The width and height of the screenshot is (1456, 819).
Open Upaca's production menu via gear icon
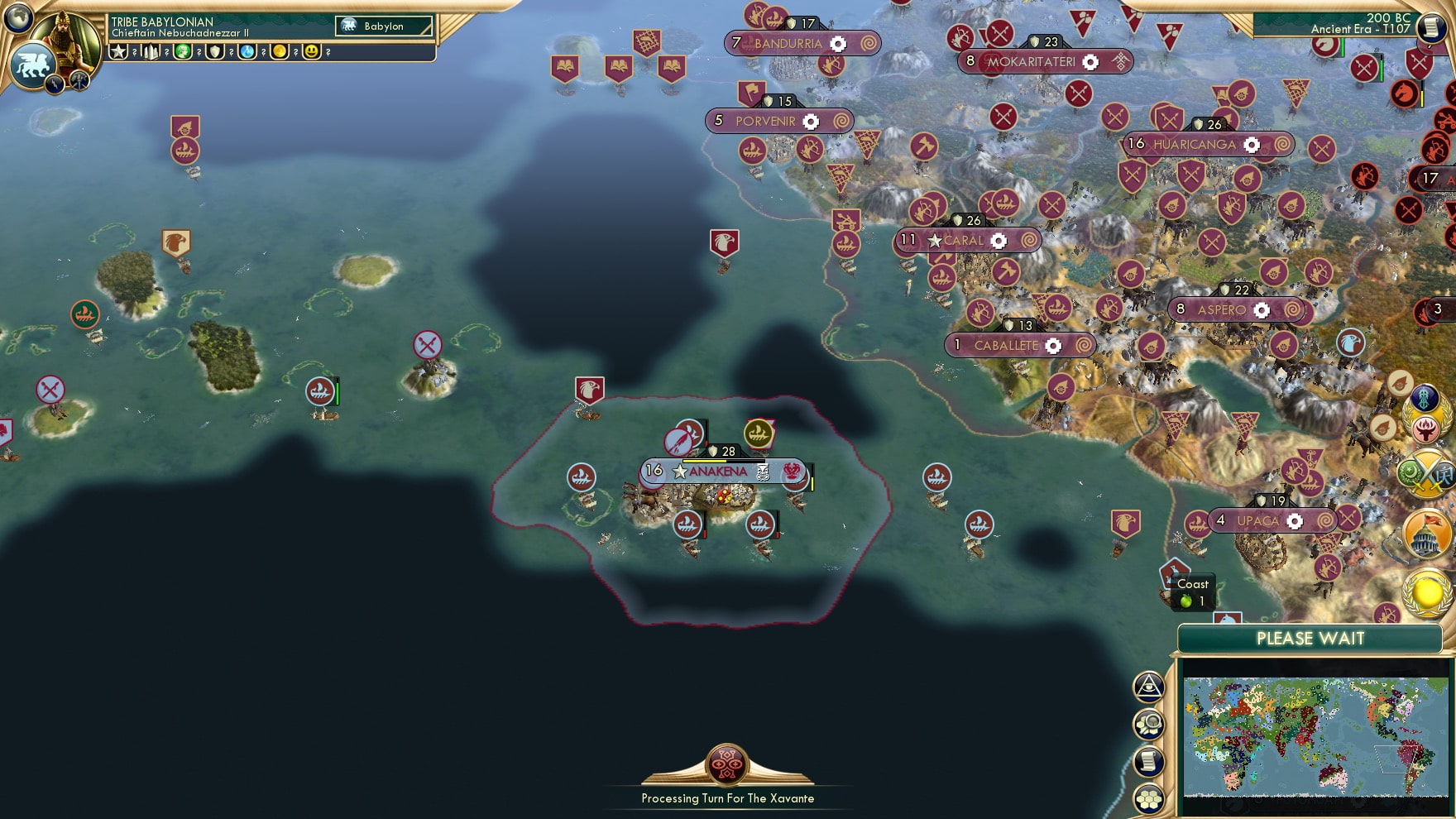click(1296, 521)
